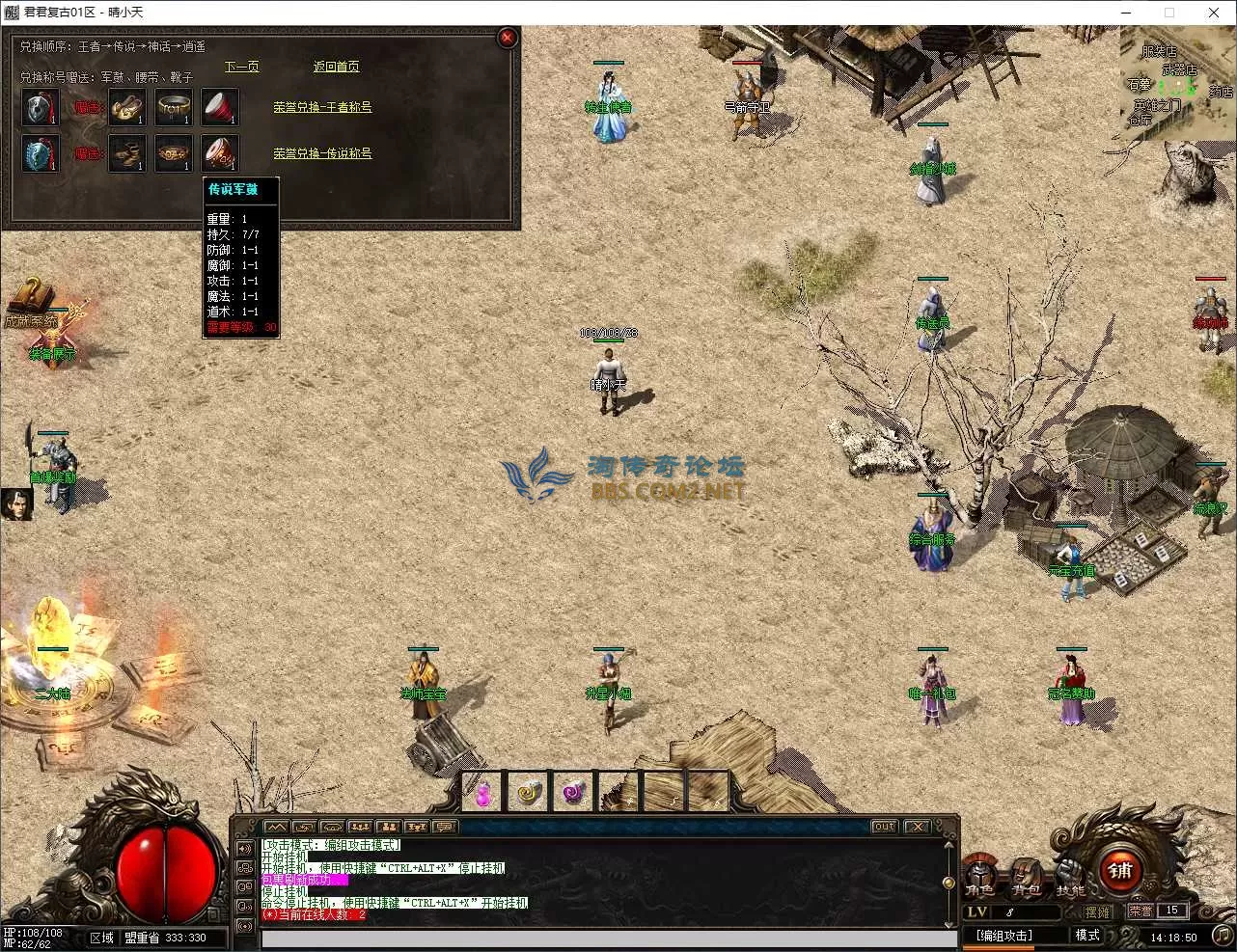Select the golden shoes reward slot
This screenshot has width=1237, height=952.
(127, 107)
